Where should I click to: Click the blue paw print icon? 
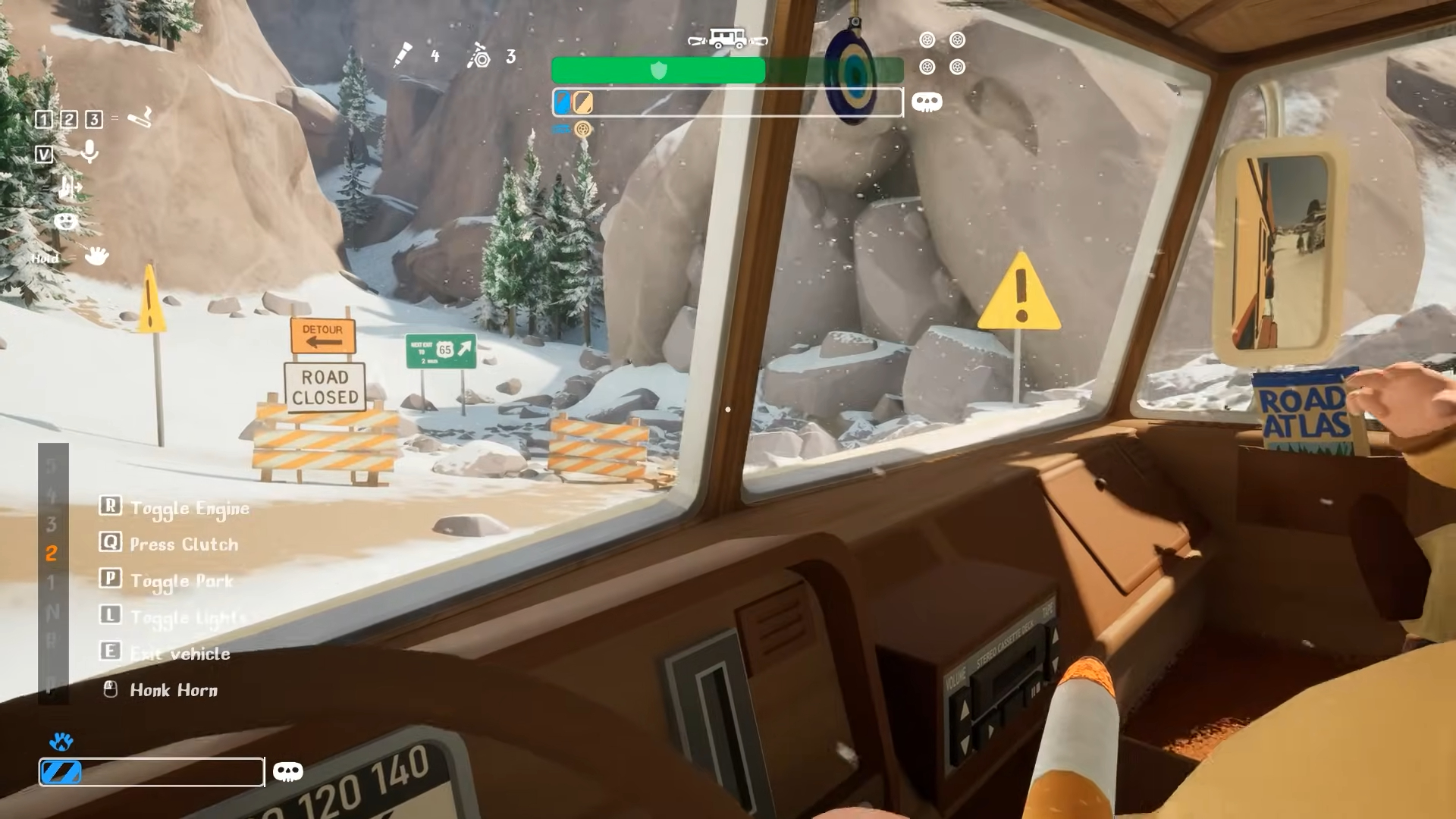61,741
